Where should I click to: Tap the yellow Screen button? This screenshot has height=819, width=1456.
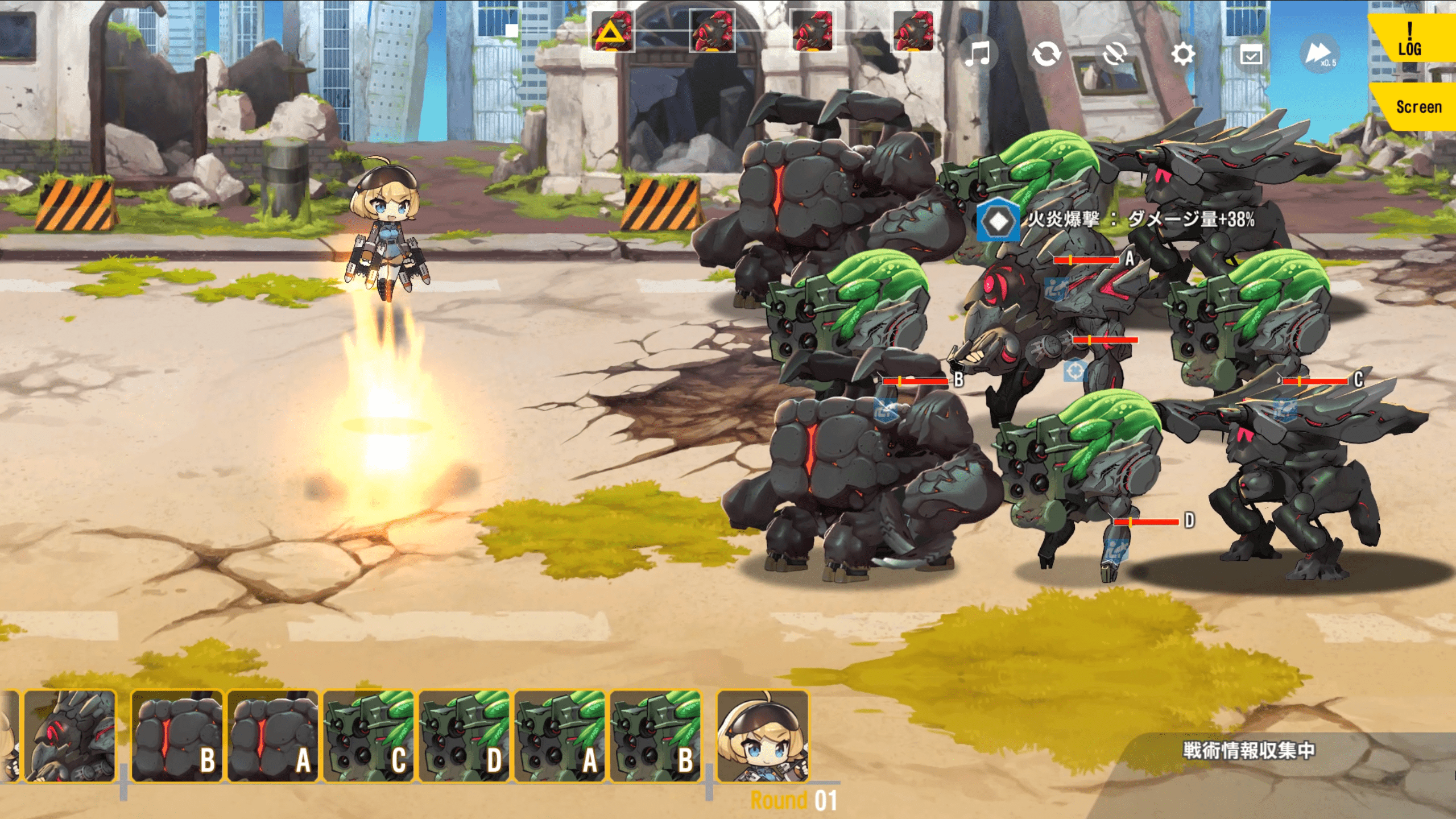click(x=1417, y=107)
